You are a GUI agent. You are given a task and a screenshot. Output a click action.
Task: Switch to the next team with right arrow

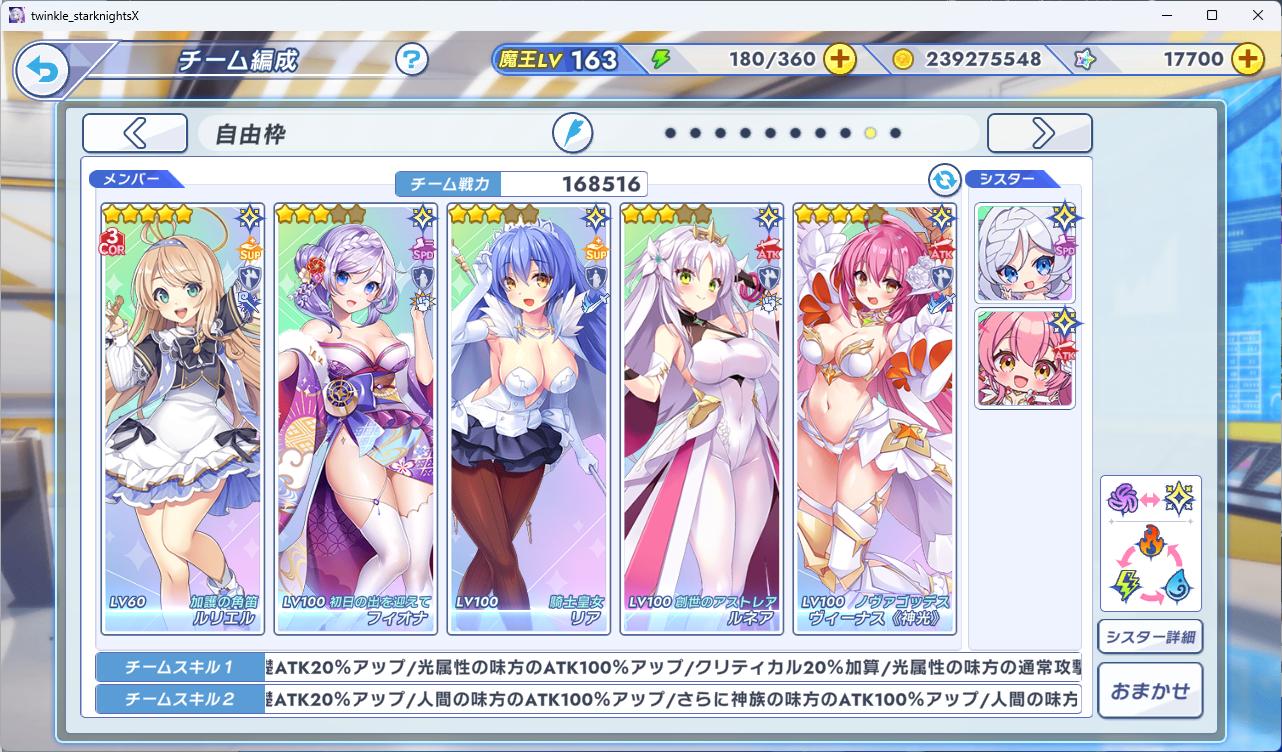point(1040,133)
